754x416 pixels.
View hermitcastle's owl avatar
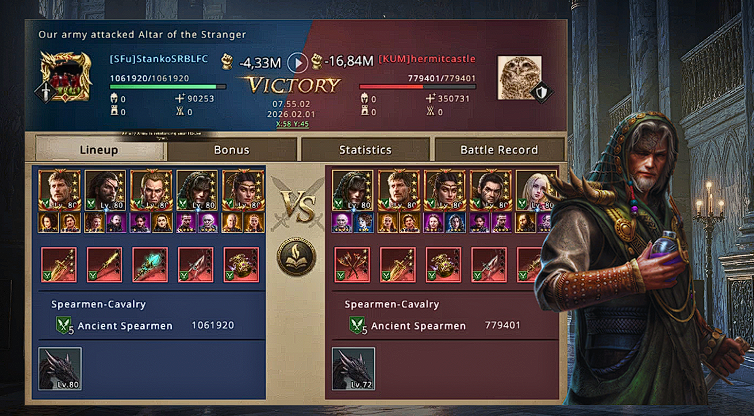pyautogui.click(x=517, y=78)
